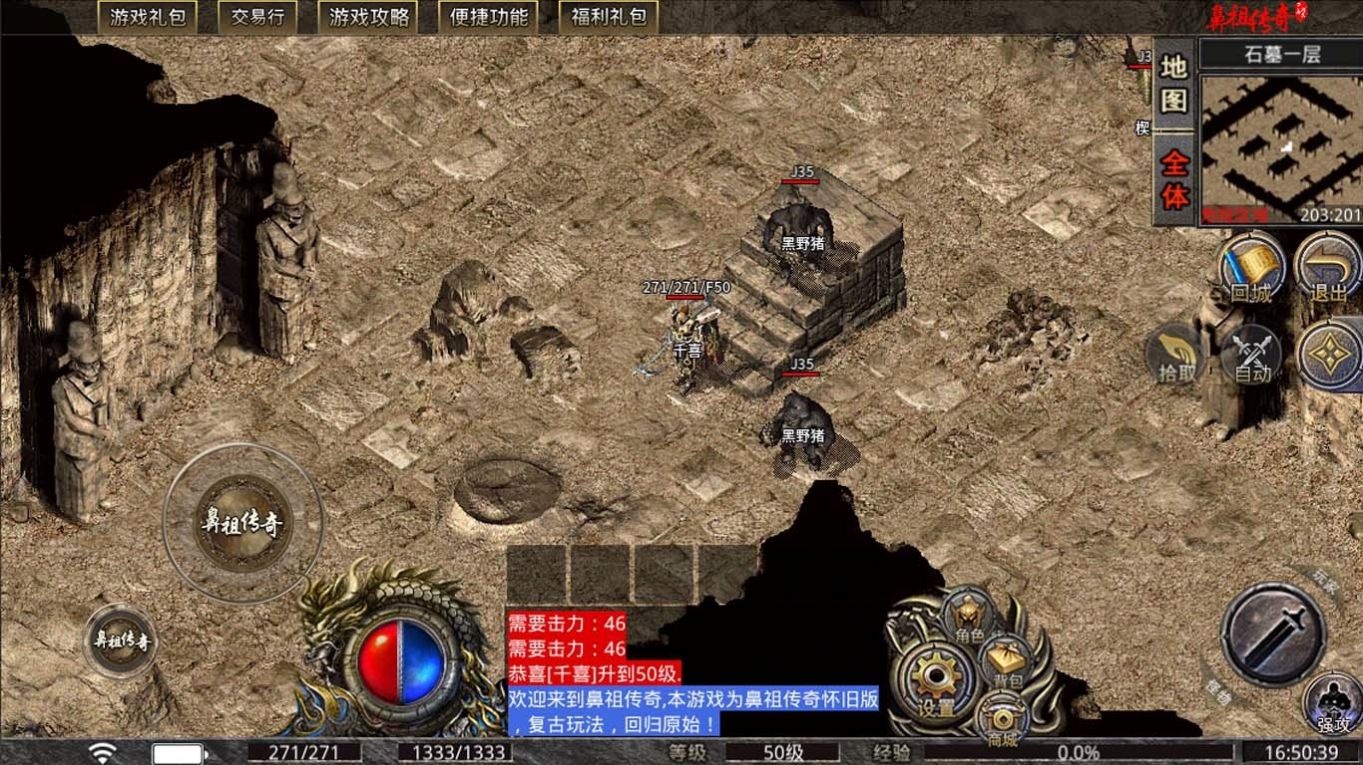Open the 便捷功能 panel
The width and height of the screenshot is (1363, 765).
[487, 16]
